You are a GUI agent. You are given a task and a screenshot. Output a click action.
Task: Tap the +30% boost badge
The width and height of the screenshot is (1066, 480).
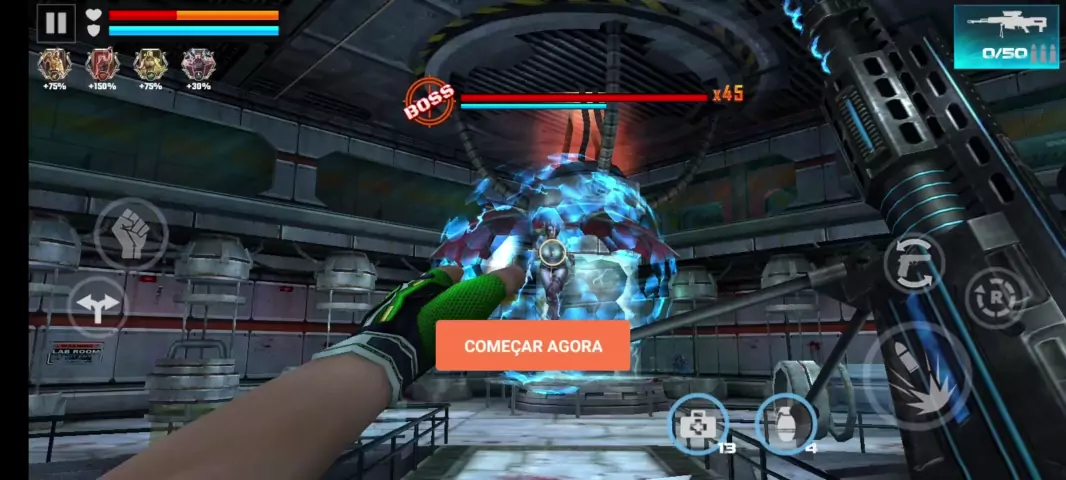point(197,65)
